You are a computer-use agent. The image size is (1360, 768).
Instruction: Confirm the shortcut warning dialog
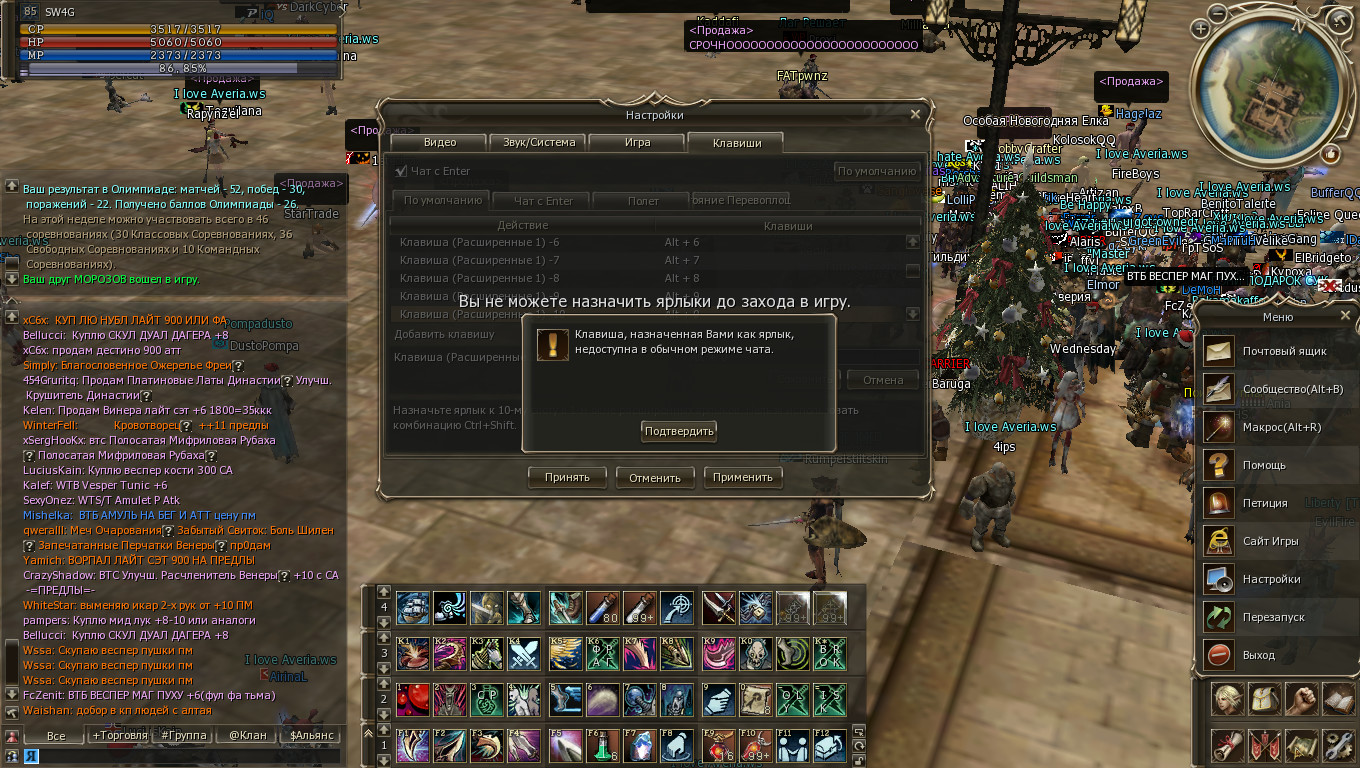click(679, 431)
